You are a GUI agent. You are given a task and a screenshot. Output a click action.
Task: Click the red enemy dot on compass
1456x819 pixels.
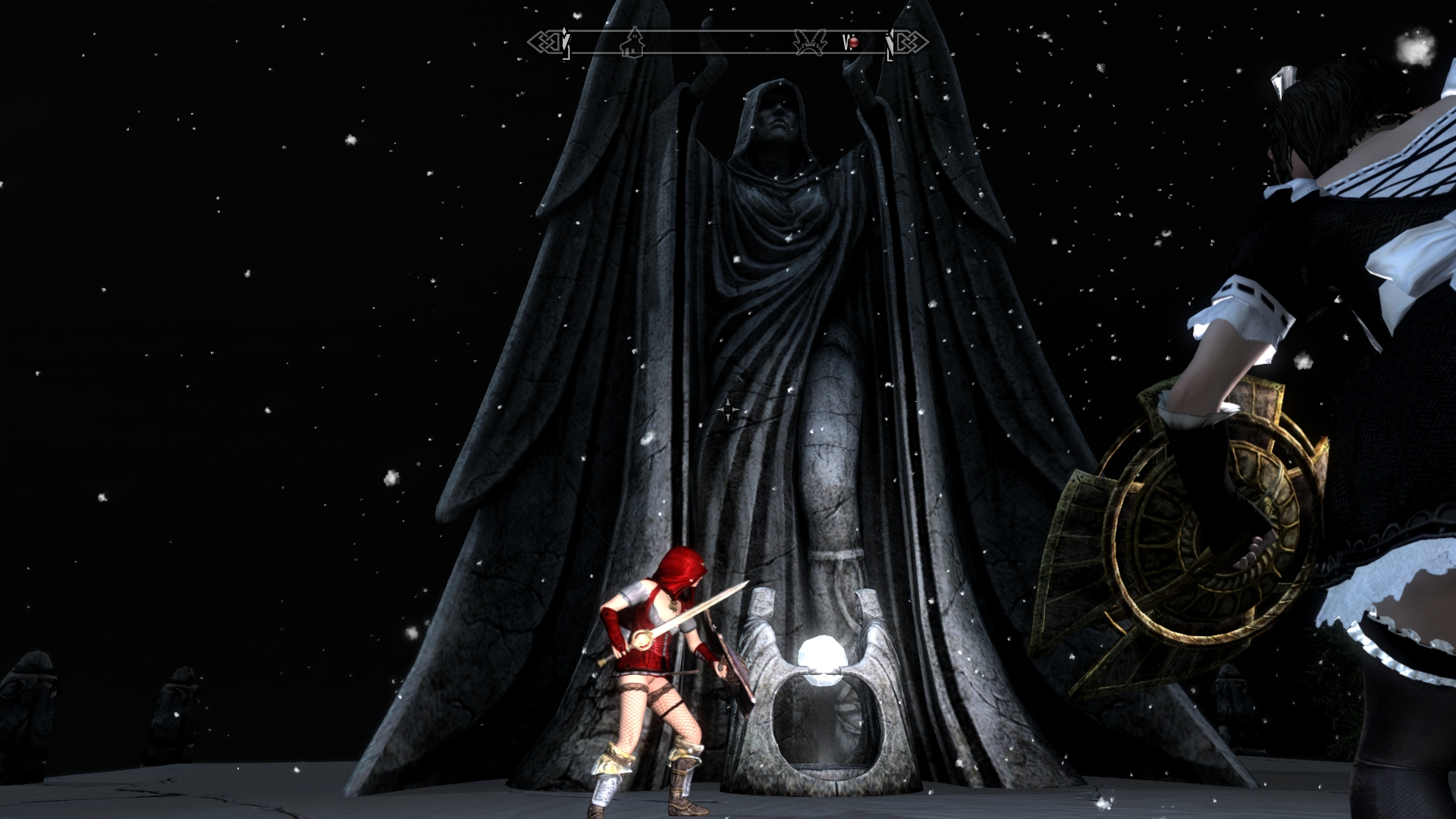[x=853, y=42]
